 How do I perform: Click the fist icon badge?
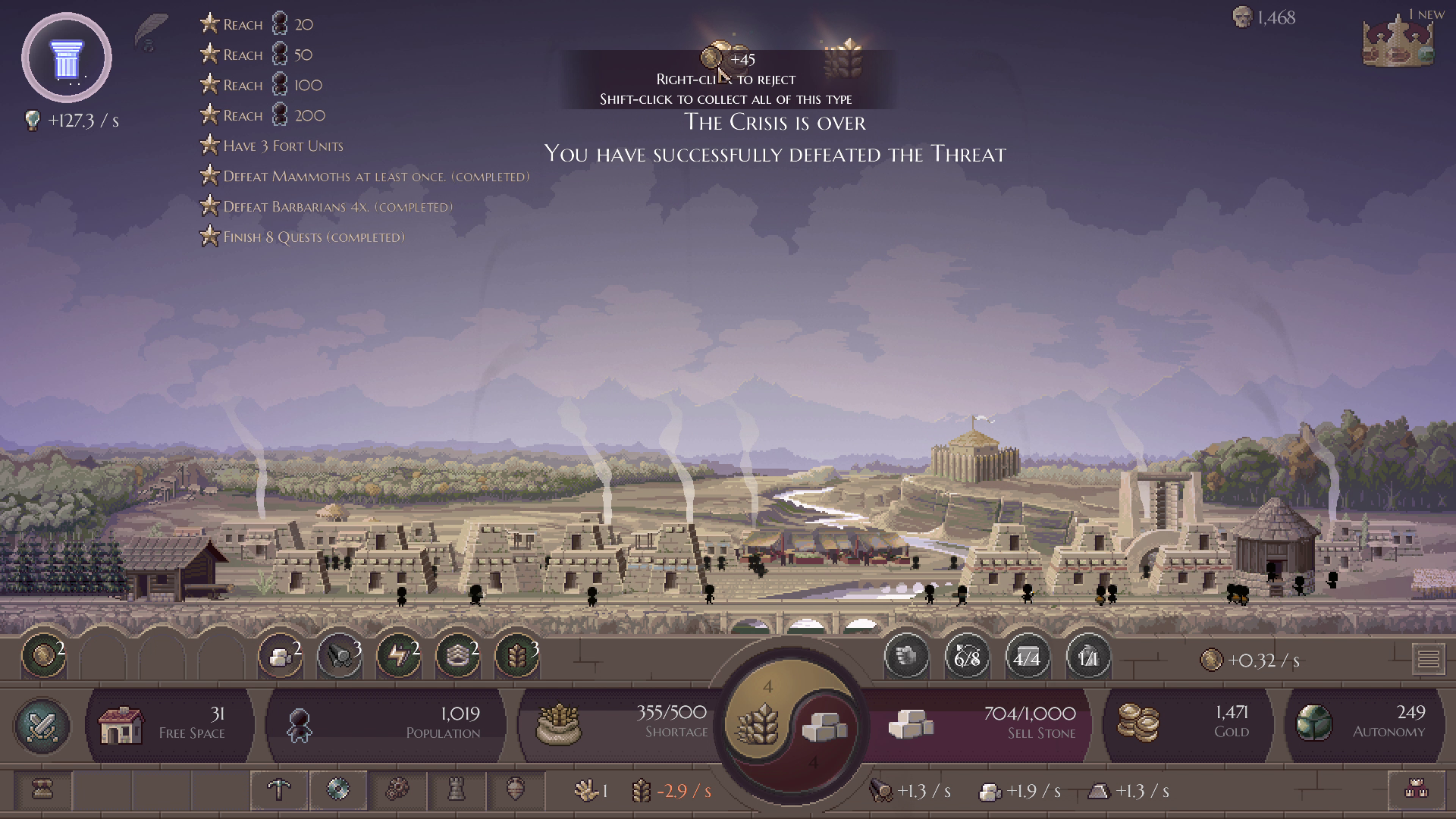coord(906,656)
